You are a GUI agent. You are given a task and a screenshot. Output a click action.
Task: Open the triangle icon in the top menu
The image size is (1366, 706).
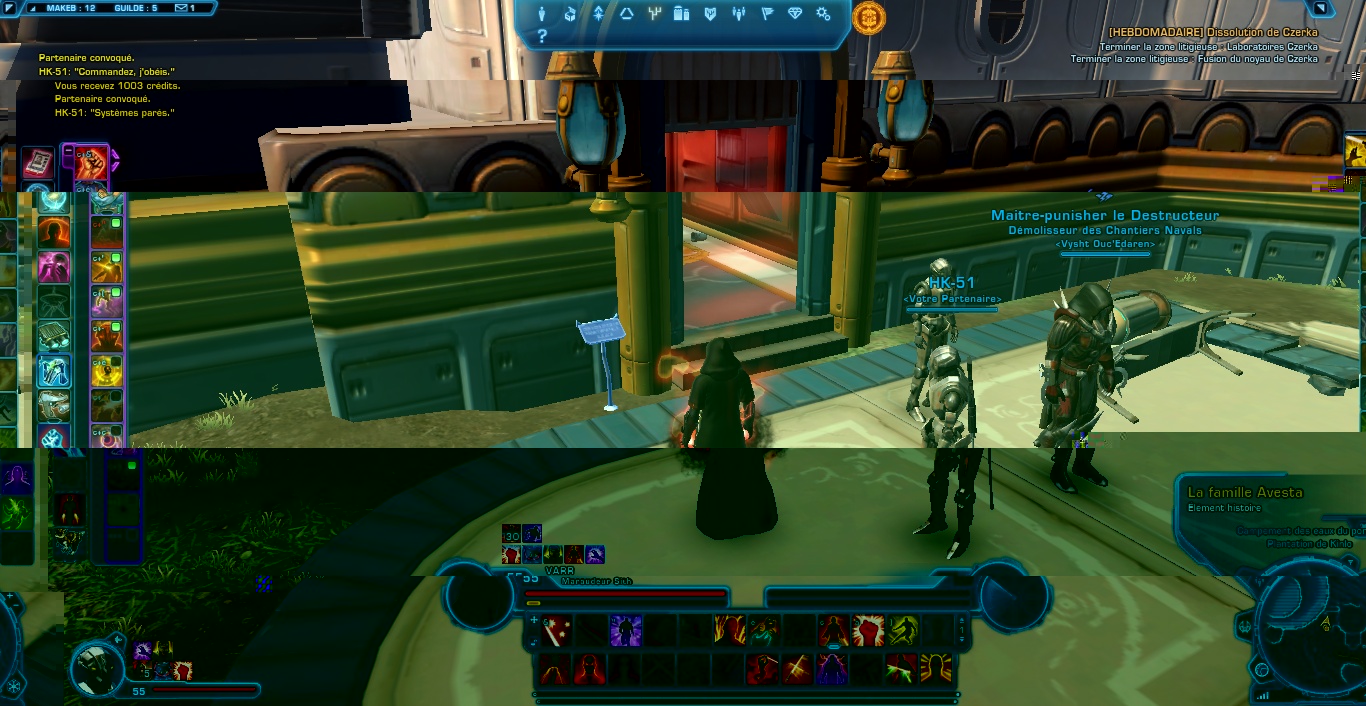coord(627,14)
